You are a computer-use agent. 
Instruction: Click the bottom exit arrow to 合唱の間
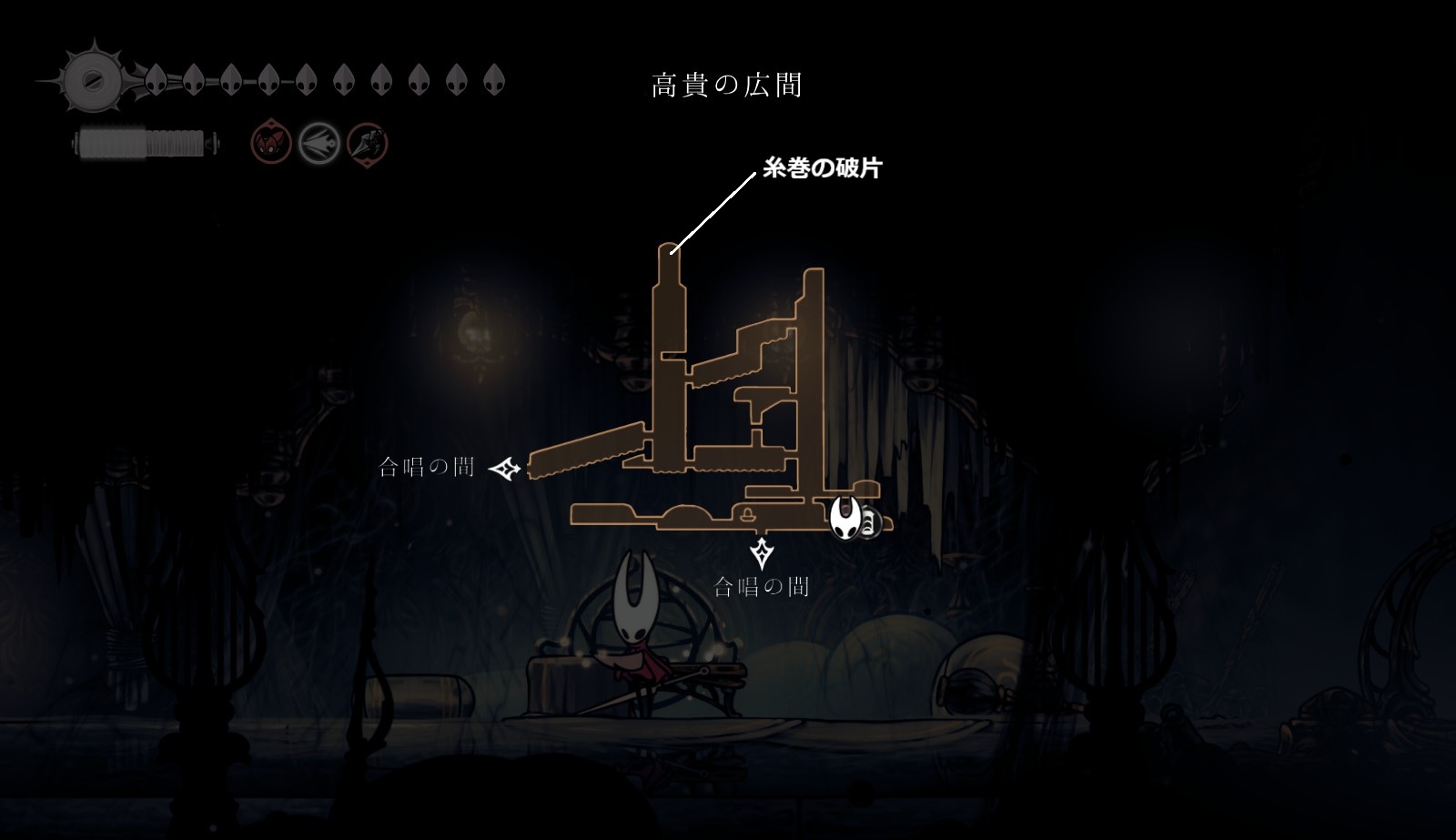click(761, 552)
